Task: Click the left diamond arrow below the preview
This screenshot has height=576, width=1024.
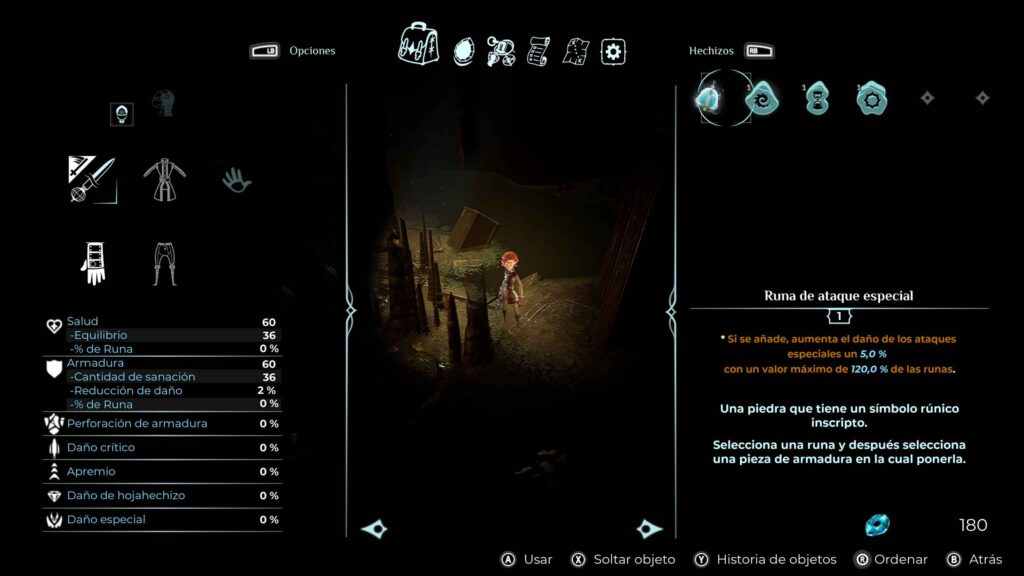Action: pyautogui.click(x=375, y=529)
